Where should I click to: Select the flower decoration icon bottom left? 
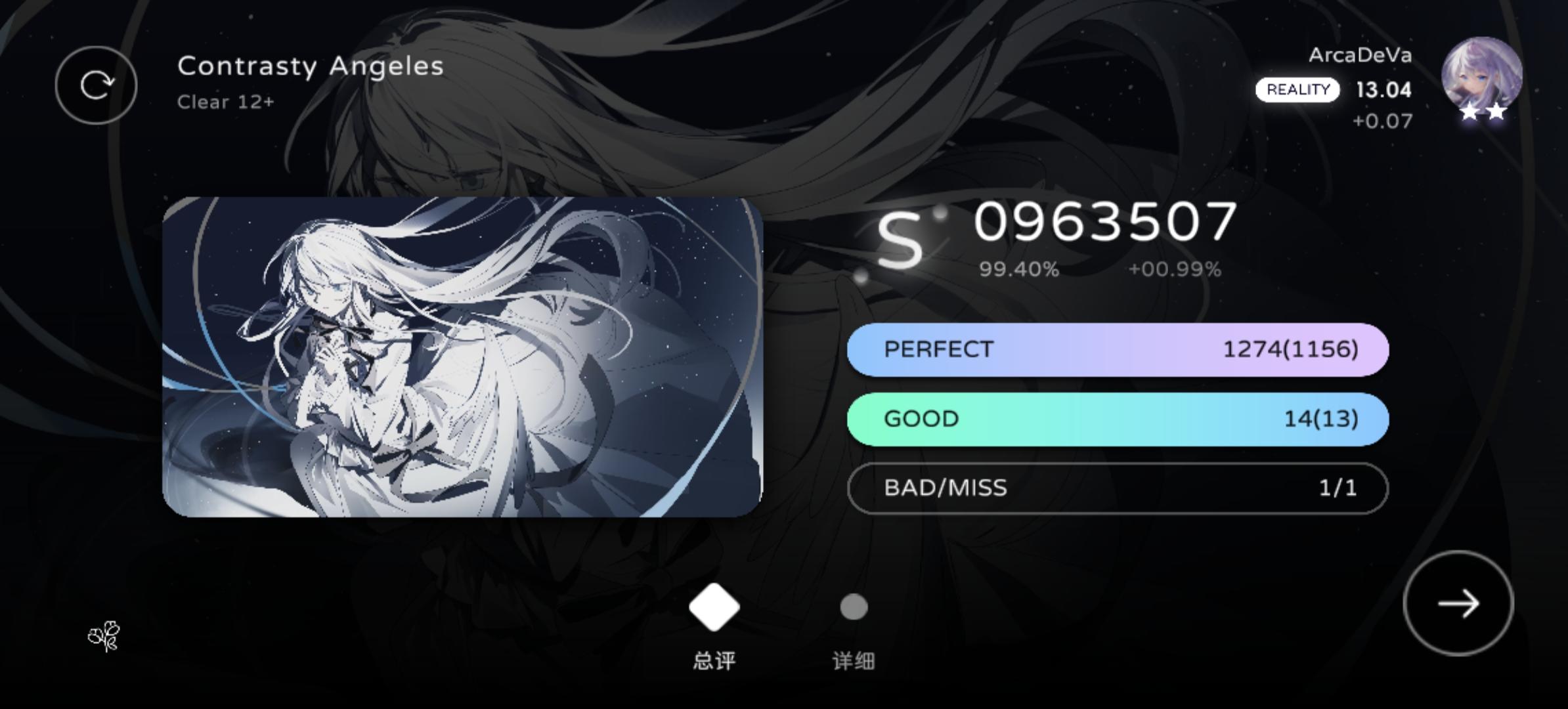[105, 635]
